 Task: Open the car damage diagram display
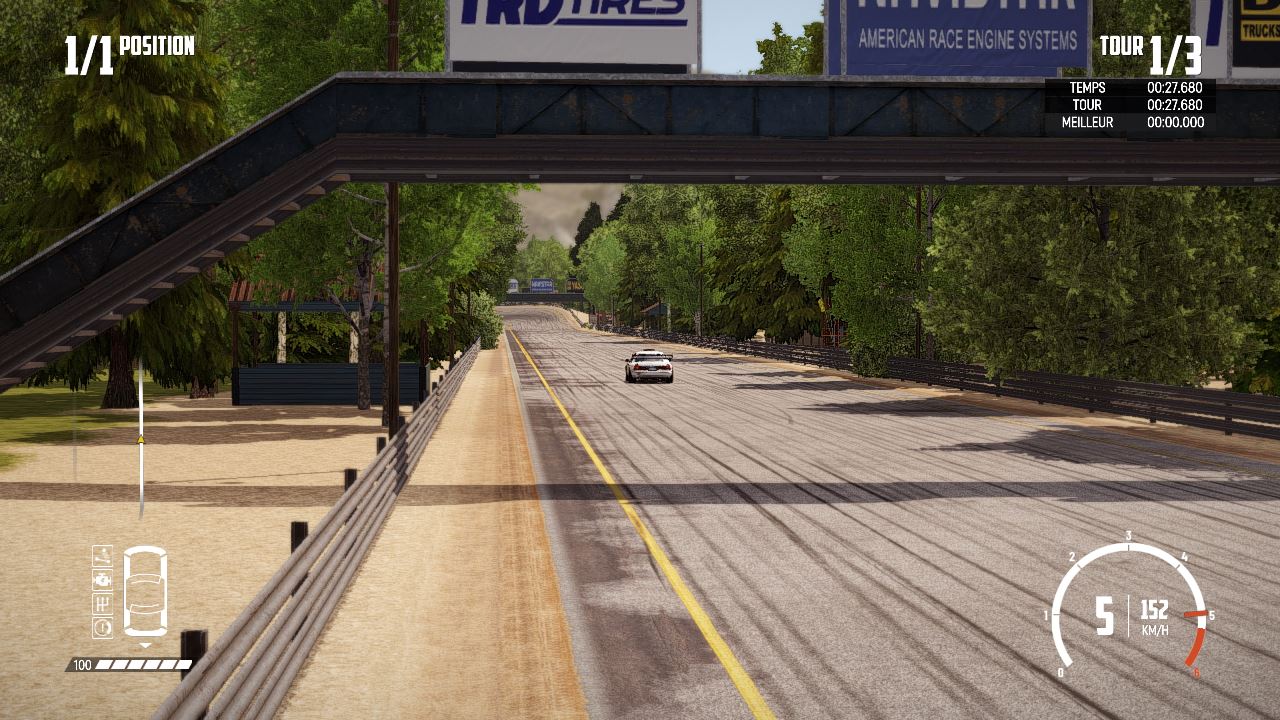point(145,590)
